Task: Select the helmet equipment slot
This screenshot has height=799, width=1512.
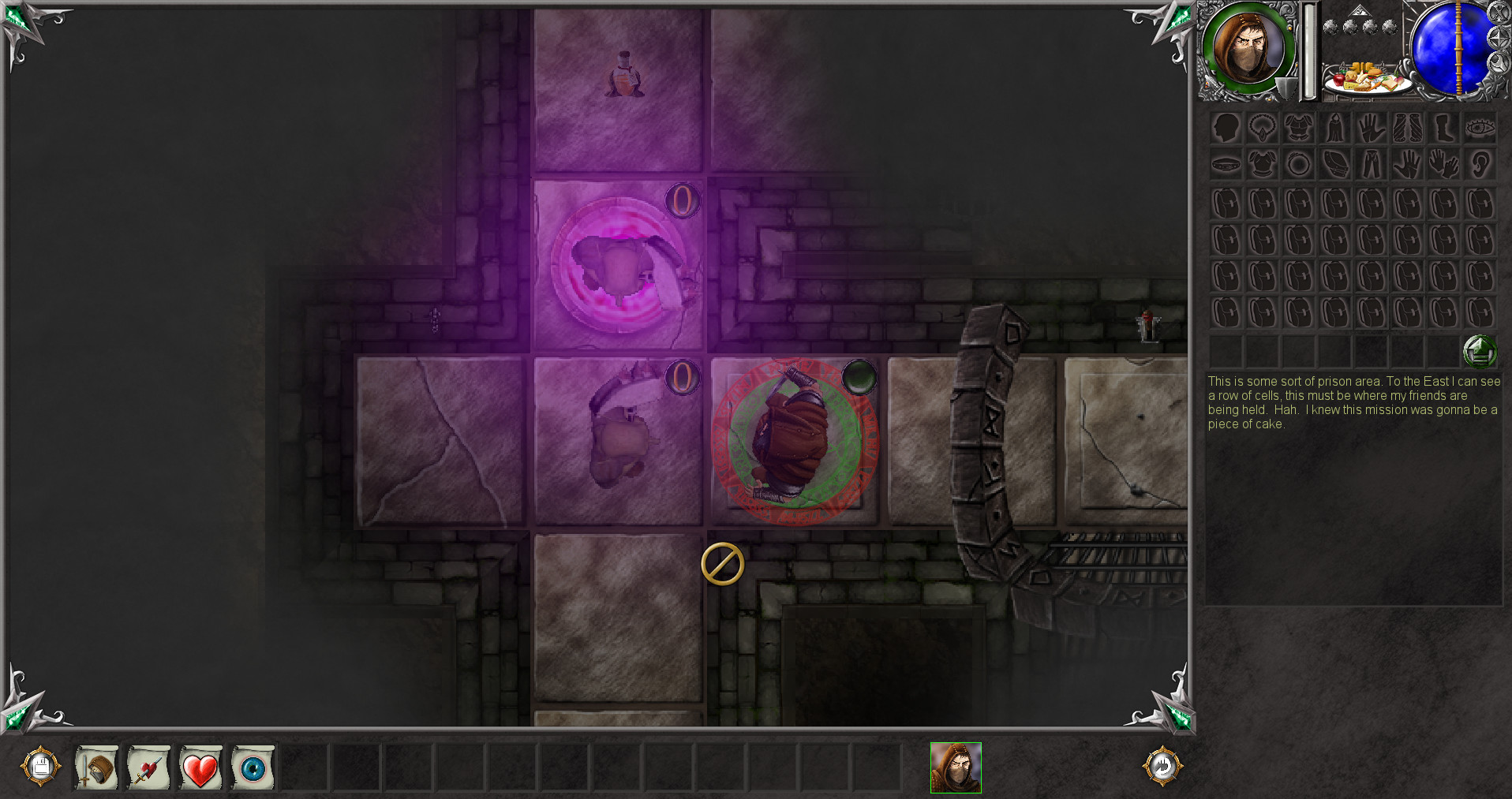Action: 1226,129
